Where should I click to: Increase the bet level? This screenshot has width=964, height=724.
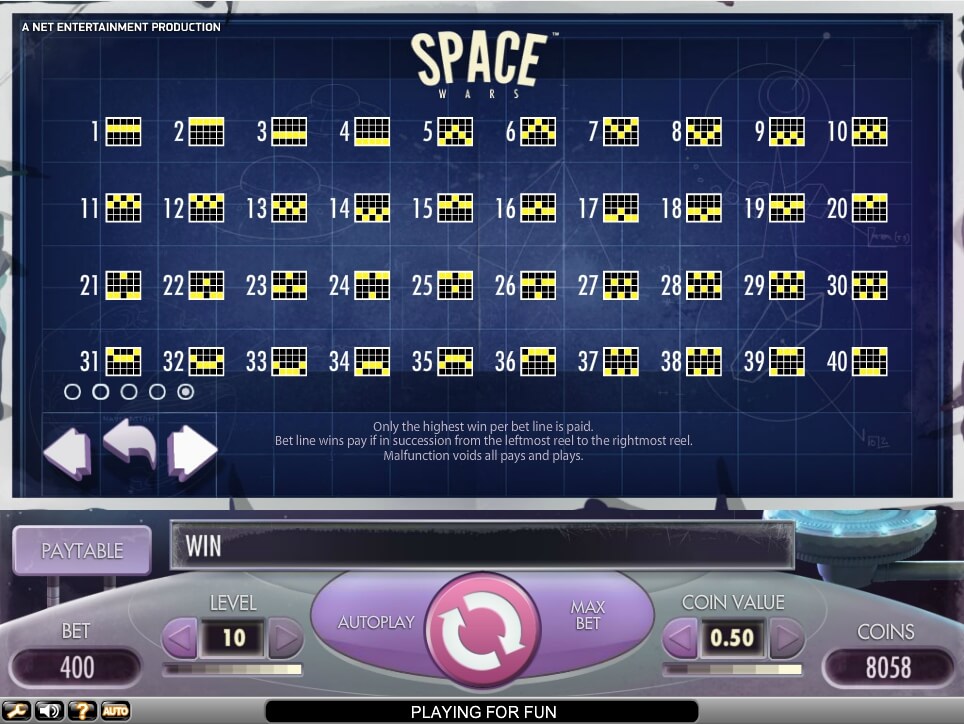coord(285,637)
